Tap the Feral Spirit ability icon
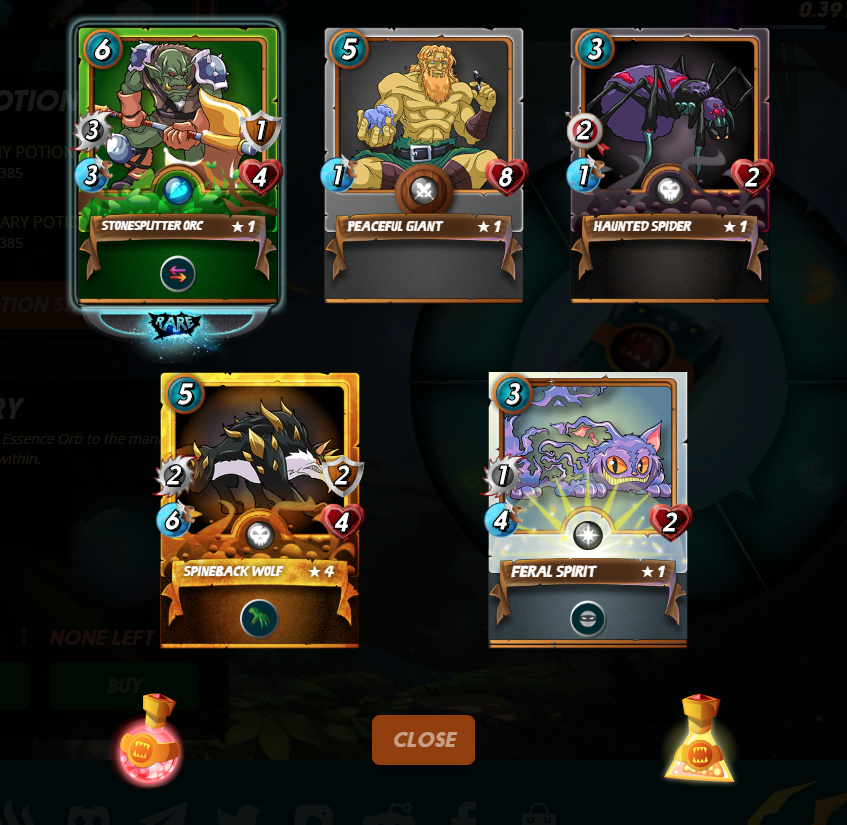847x825 pixels. 588,618
